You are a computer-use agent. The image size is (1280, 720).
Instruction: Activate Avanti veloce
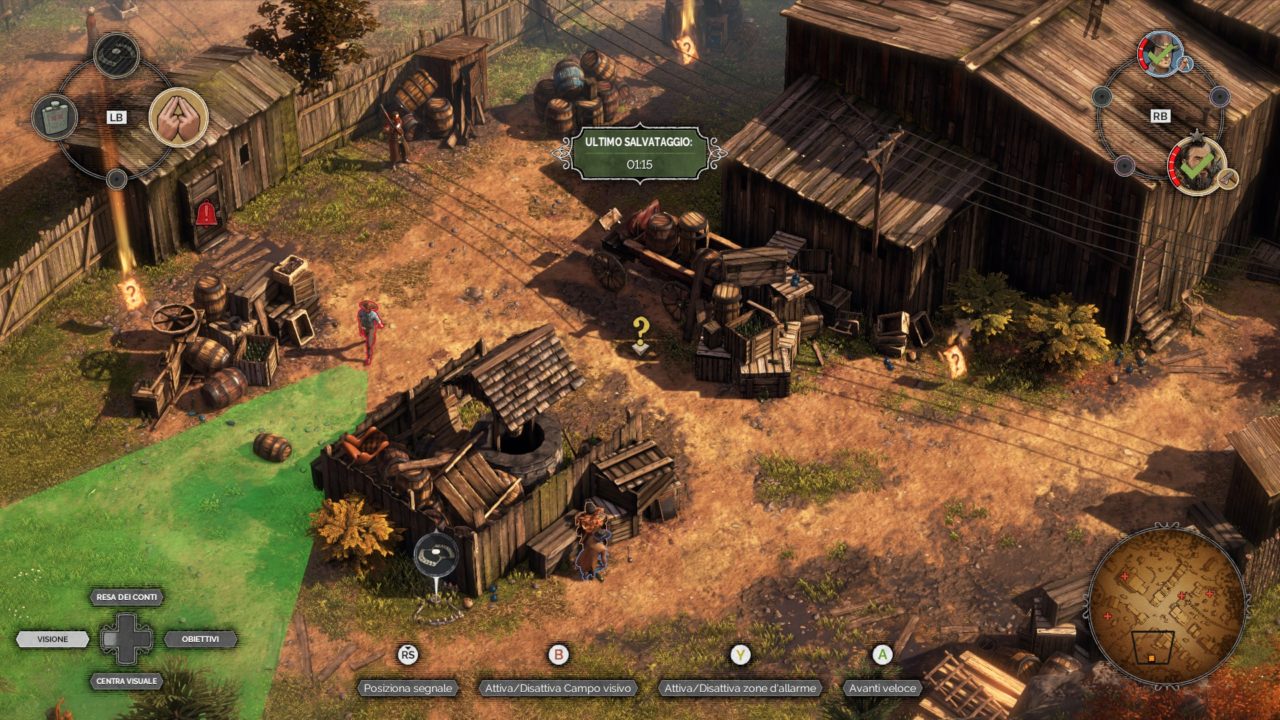click(x=881, y=688)
